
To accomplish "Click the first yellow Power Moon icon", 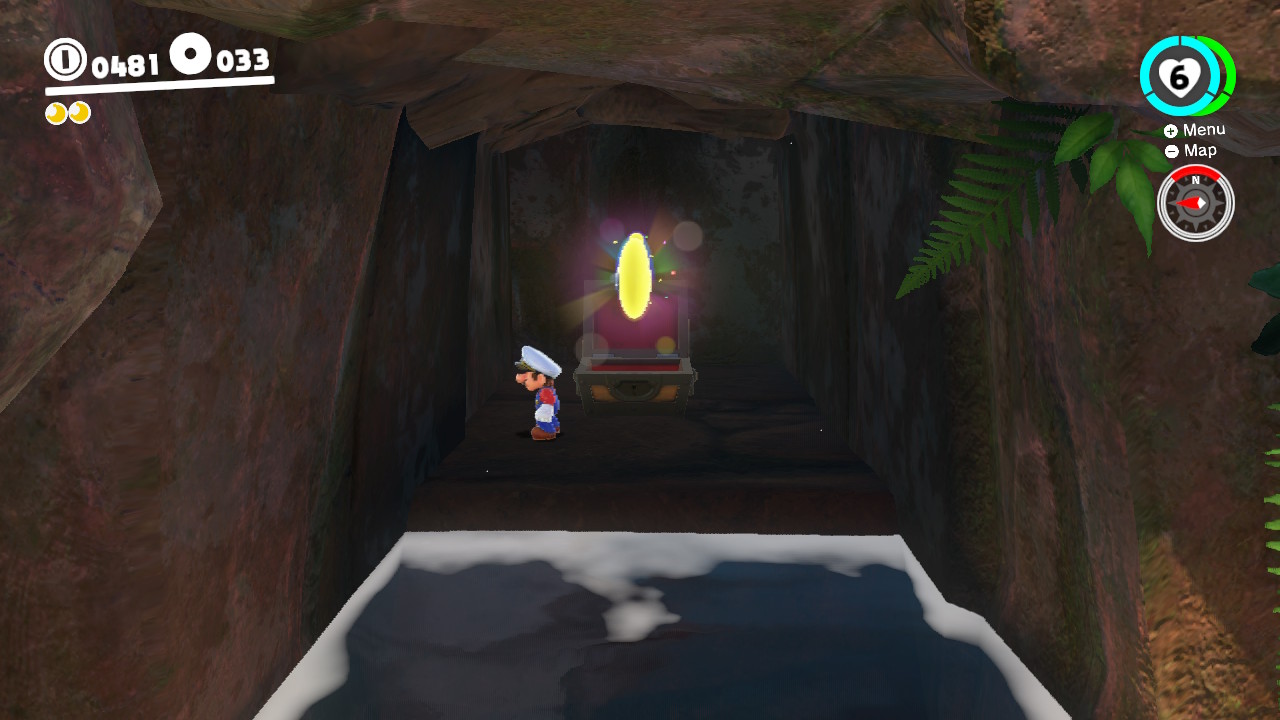I will pyautogui.click(x=57, y=112).
